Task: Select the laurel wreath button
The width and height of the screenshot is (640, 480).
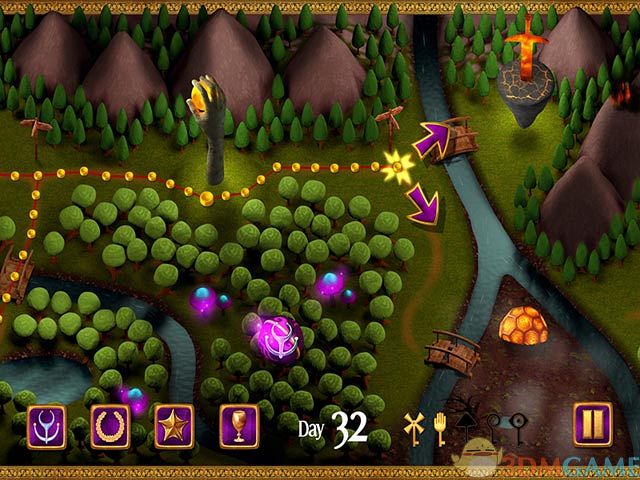Action: 110,425
